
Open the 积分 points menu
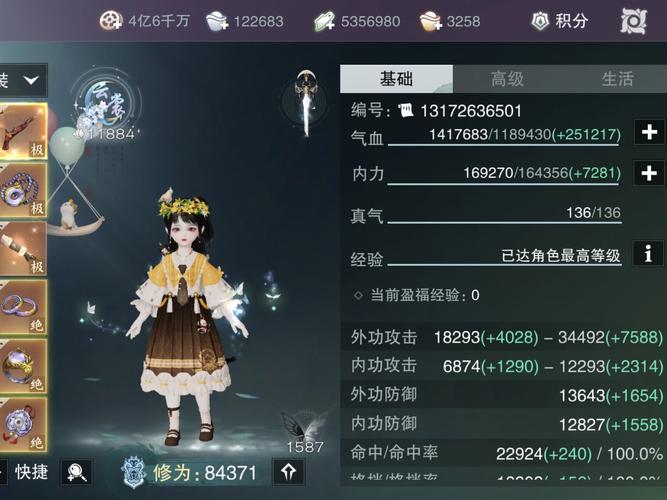click(561, 20)
